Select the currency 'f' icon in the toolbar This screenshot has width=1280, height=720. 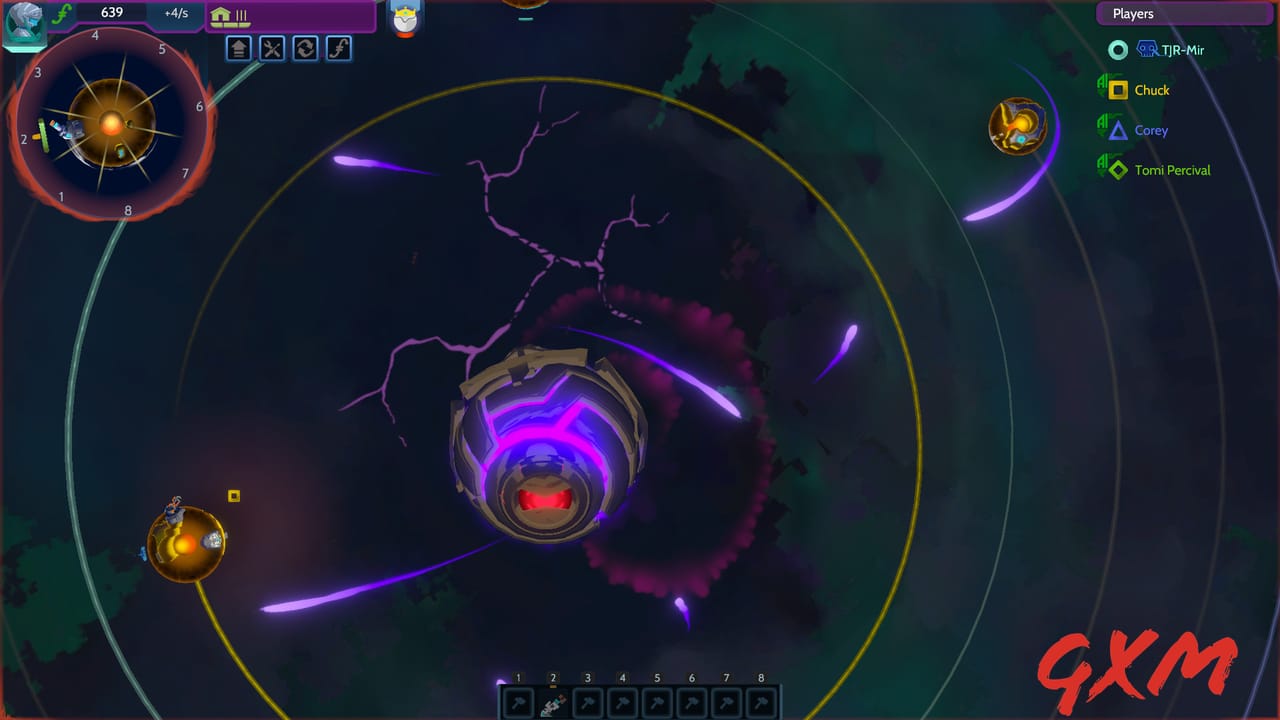pyautogui.click(x=340, y=48)
